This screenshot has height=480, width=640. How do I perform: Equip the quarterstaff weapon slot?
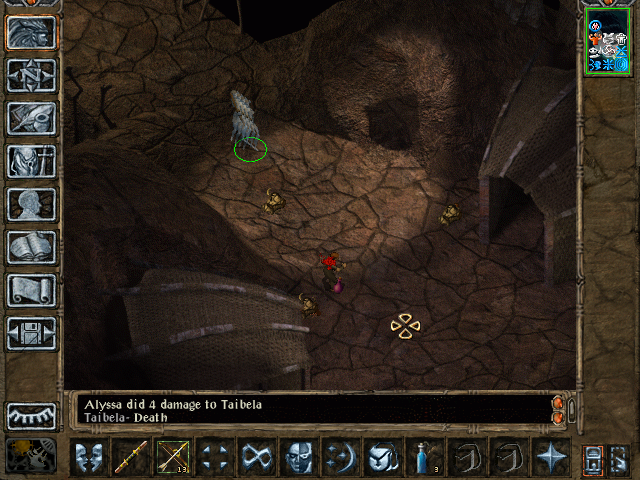130,457
